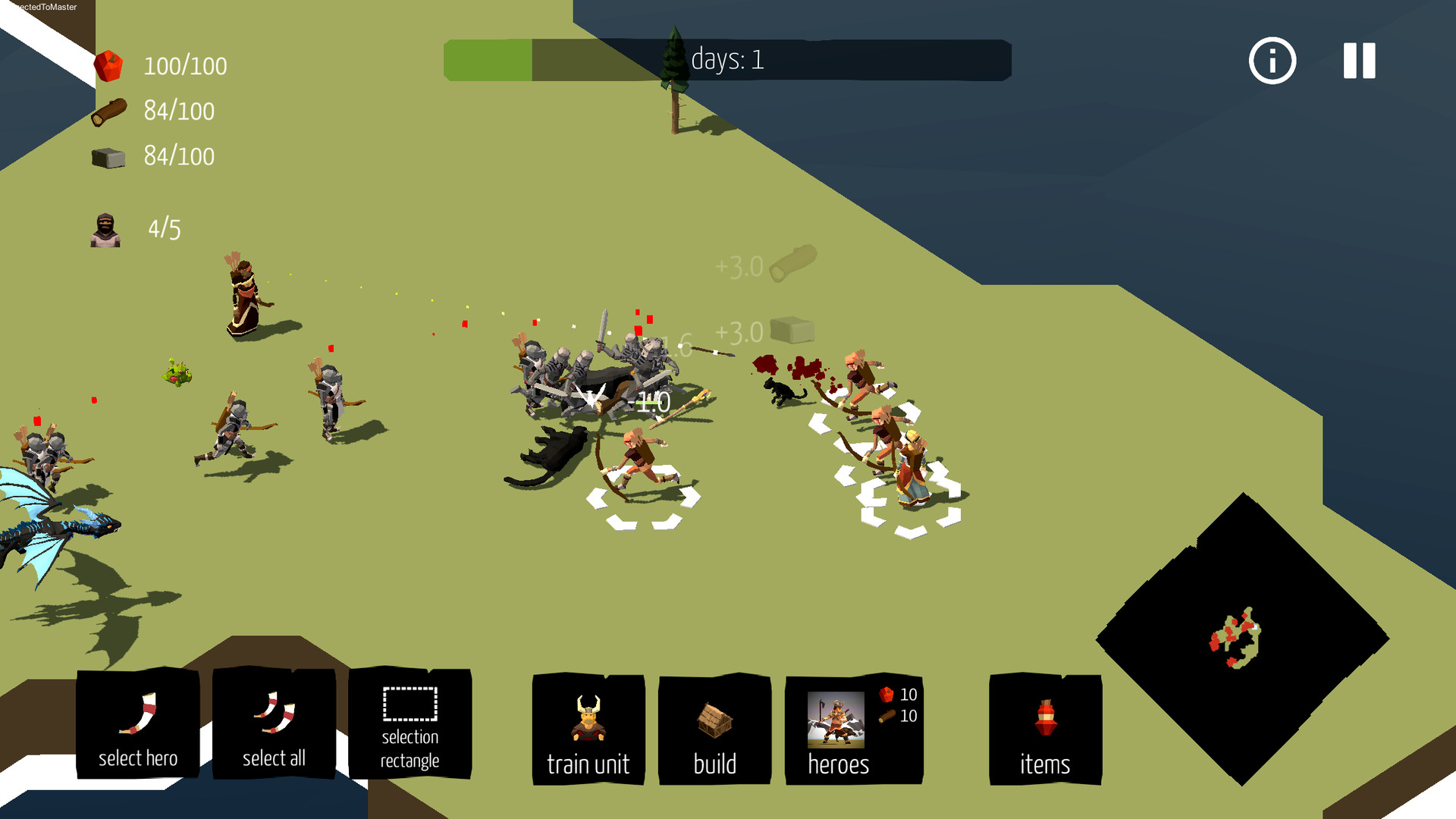Open the info panel via the circled i icon

tap(1272, 61)
